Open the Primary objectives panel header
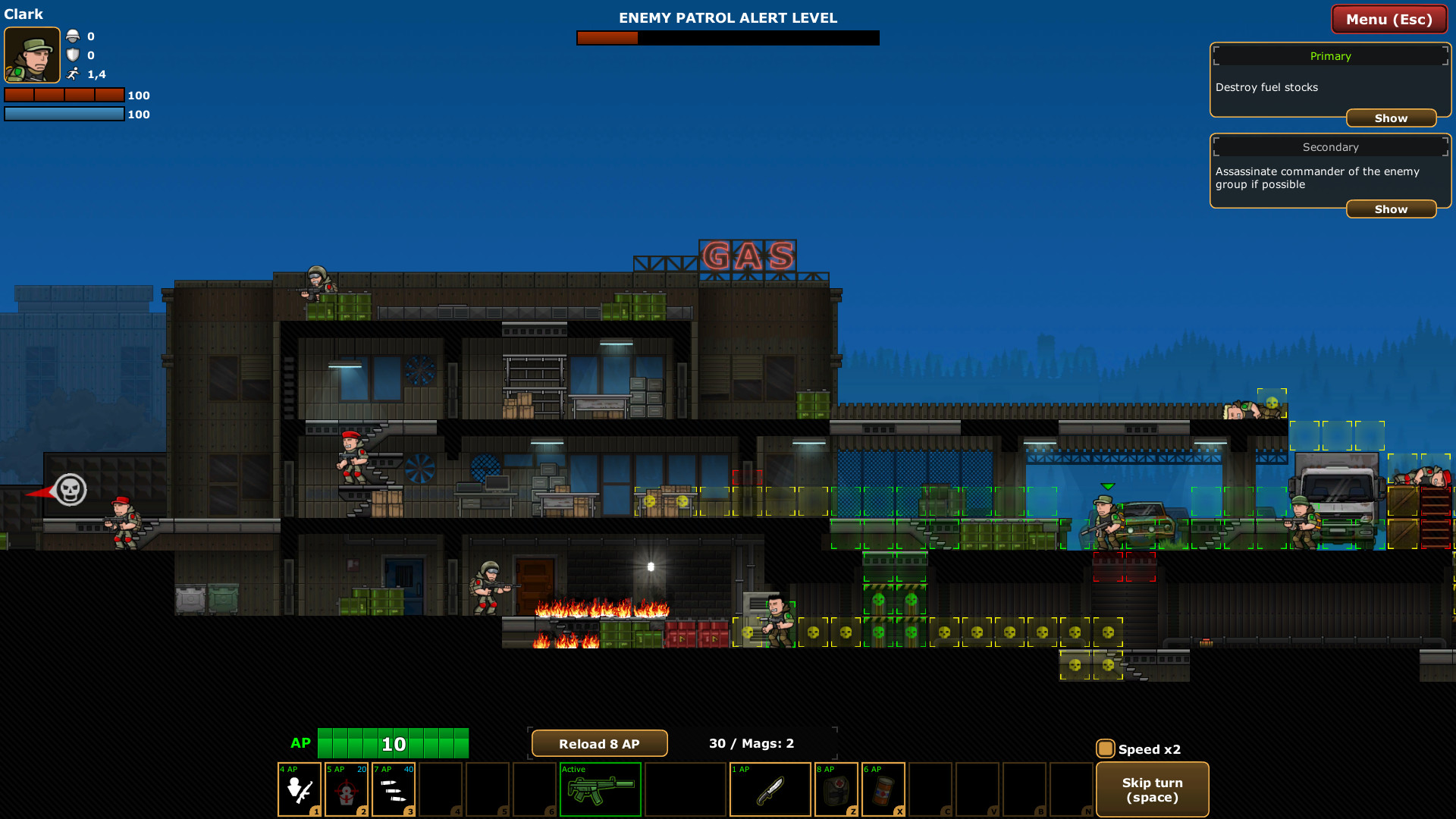This screenshot has height=819, width=1456. [x=1330, y=55]
